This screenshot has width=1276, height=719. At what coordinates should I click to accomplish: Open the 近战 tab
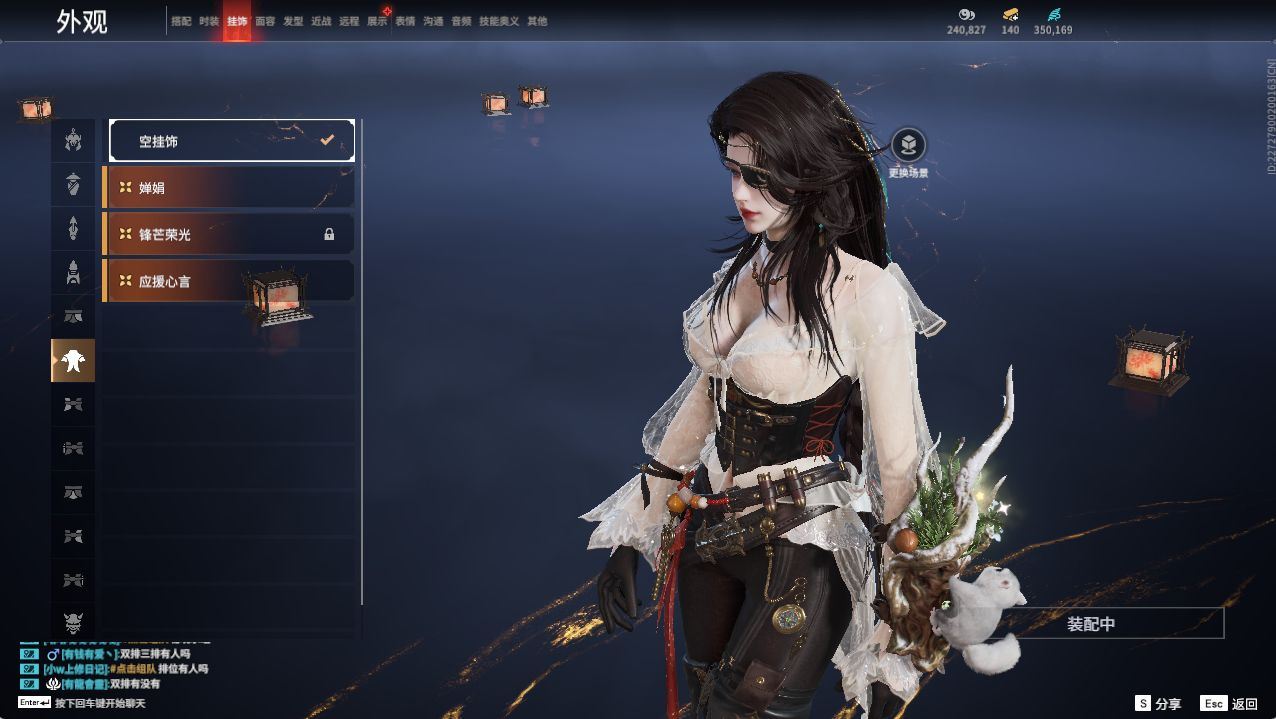(321, 21)
